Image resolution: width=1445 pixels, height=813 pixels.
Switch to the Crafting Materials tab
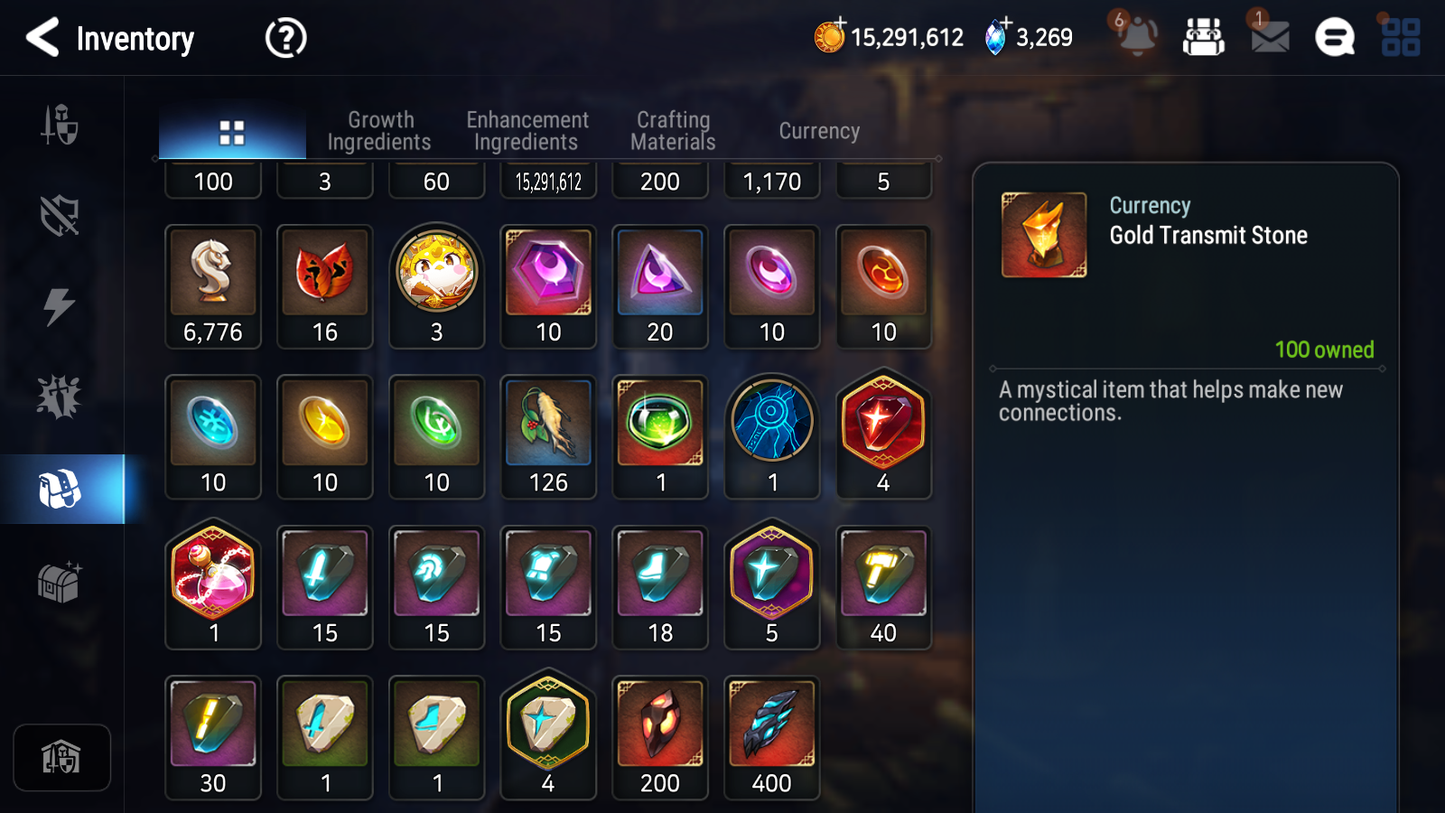(672, 131)
